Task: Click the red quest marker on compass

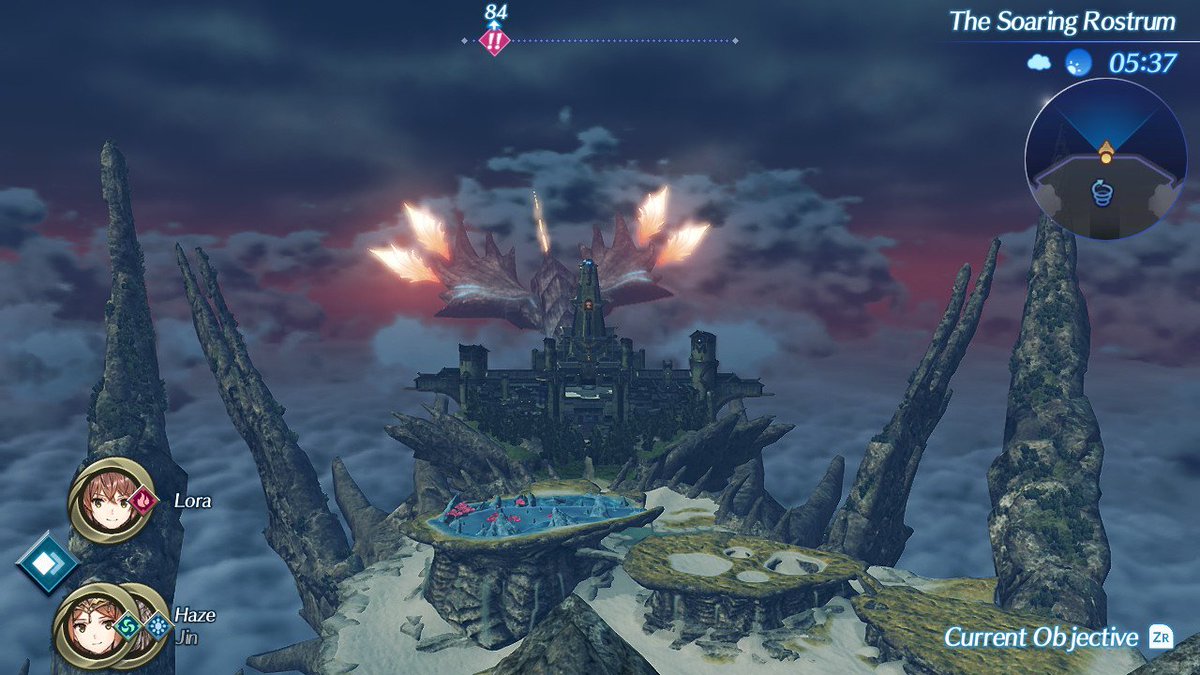Action: point(494,41)
